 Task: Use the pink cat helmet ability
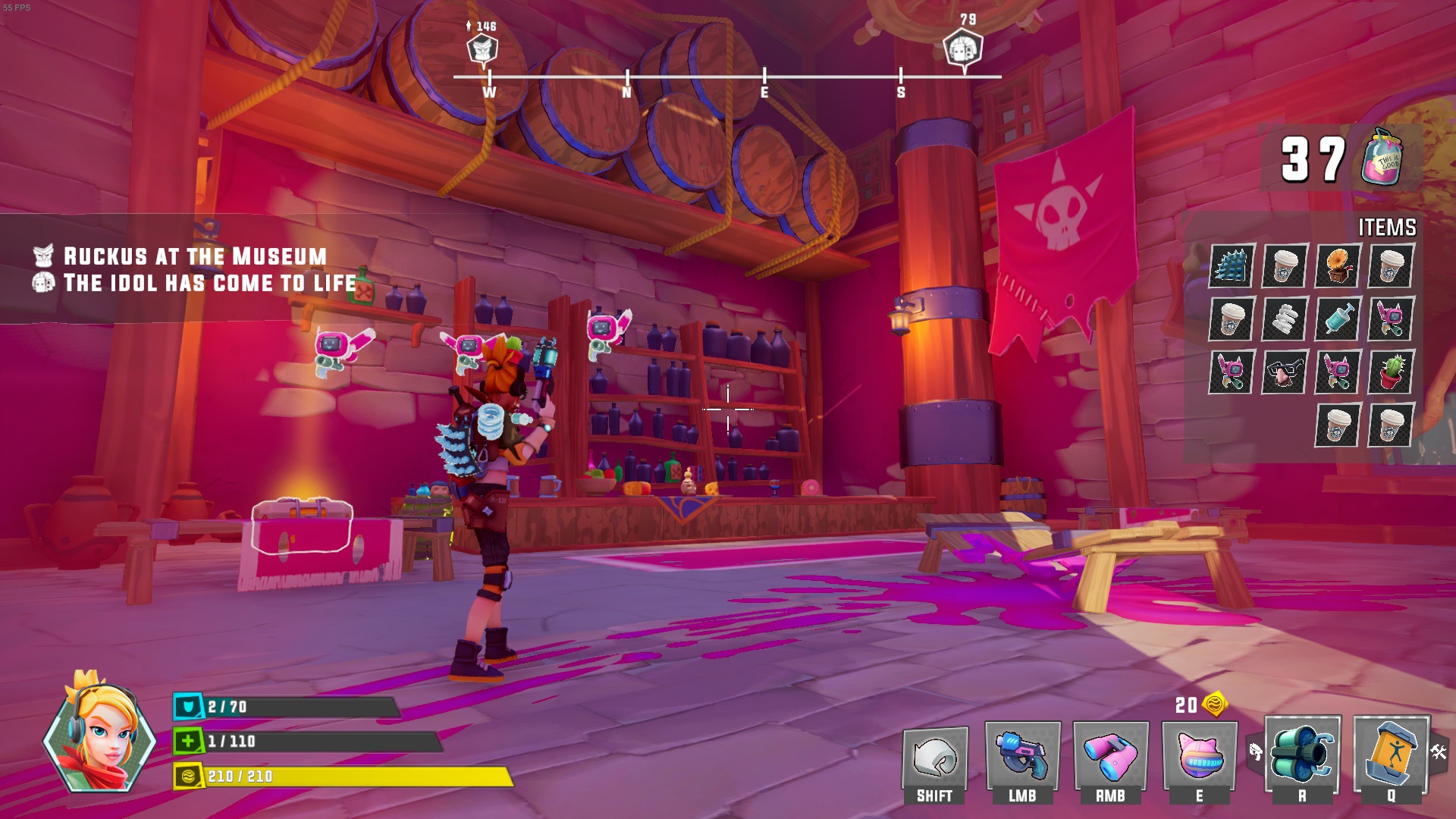coord(1199,757)
